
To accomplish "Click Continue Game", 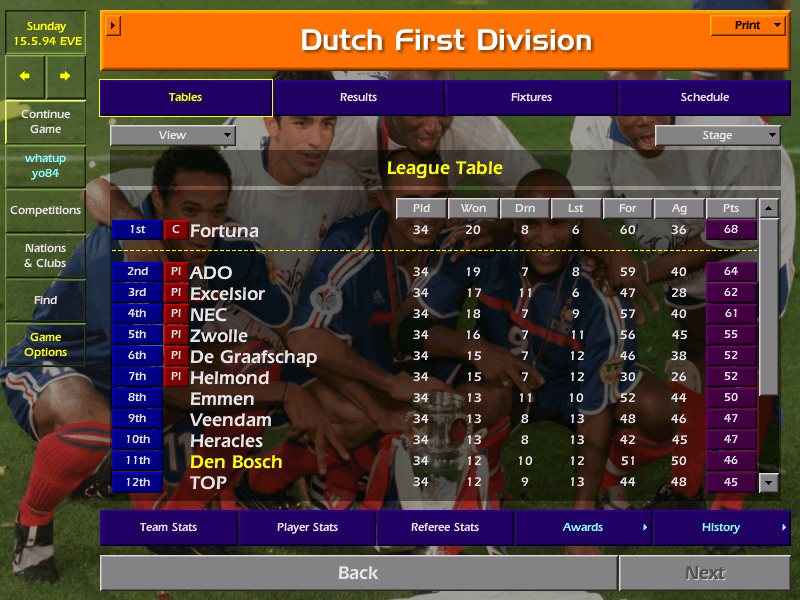I will tap(45, 122).
